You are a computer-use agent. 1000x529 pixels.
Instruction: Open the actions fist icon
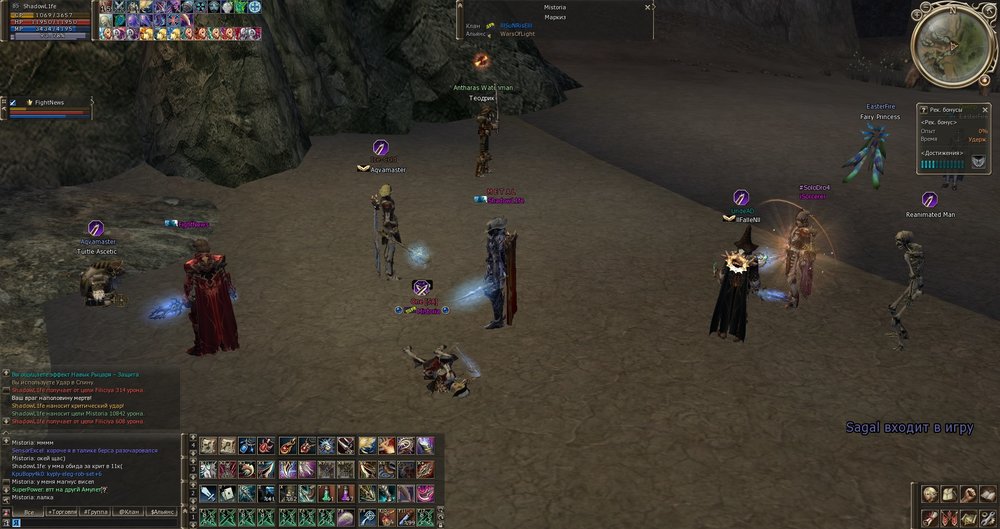tap(968, 493)
